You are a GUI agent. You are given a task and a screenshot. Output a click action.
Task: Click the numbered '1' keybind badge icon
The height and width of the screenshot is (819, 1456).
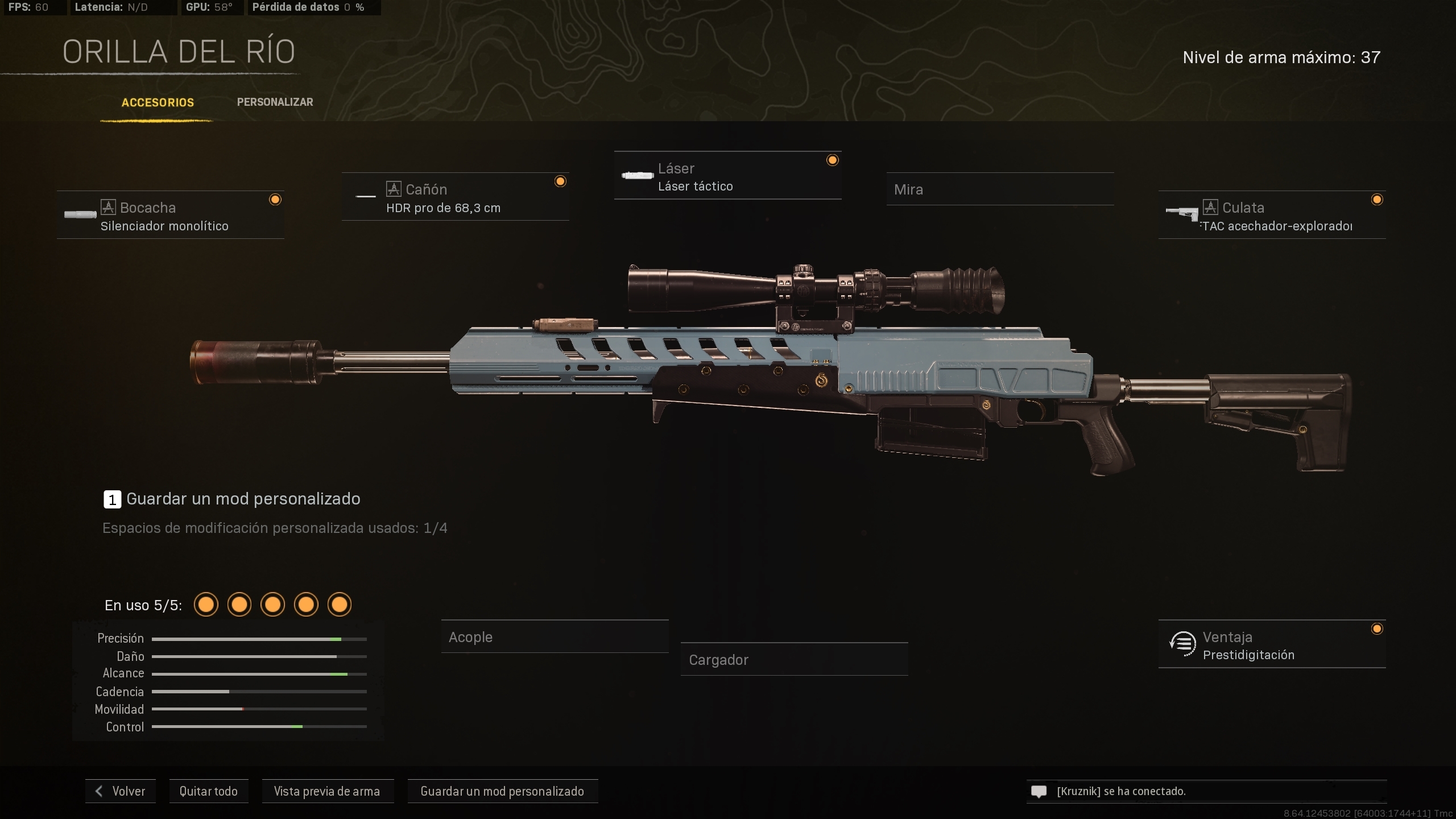(x=111, y=499)
